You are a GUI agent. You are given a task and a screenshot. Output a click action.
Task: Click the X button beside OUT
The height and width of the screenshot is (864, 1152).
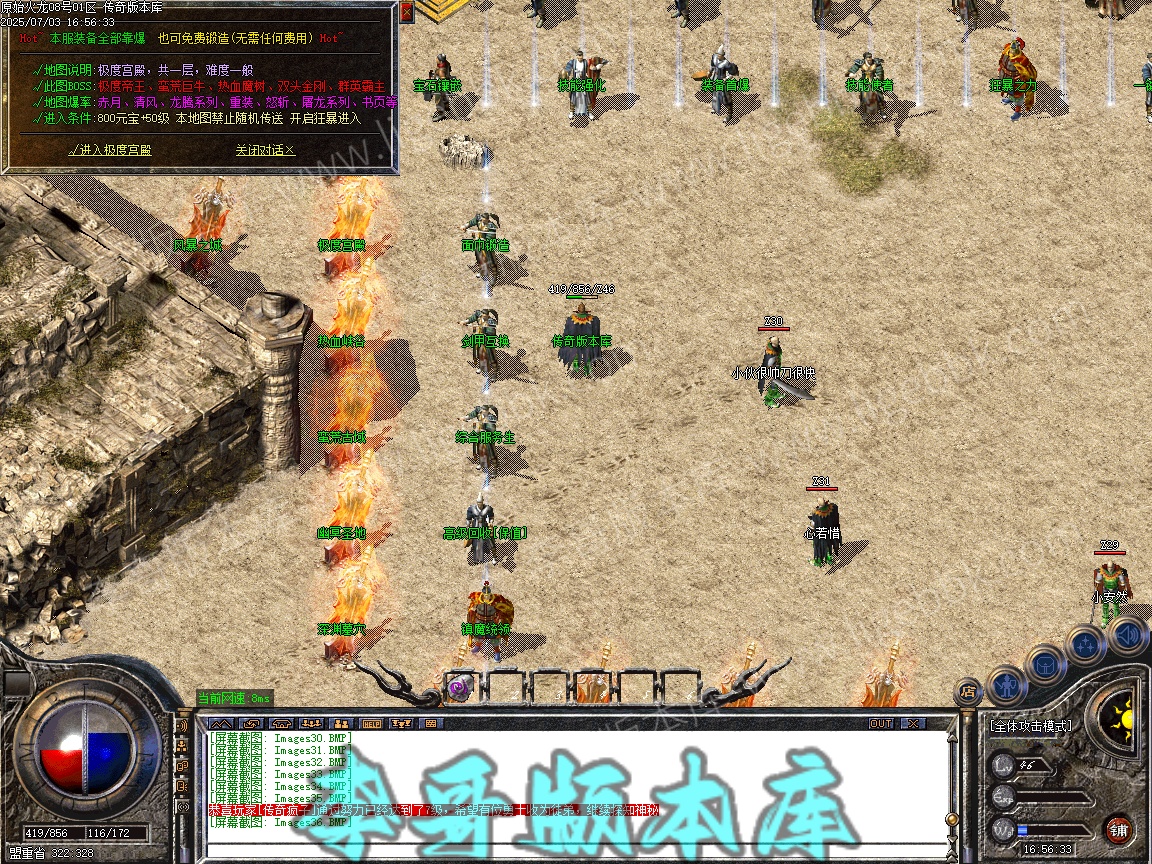pyautogui.click(x=912, y=723)
